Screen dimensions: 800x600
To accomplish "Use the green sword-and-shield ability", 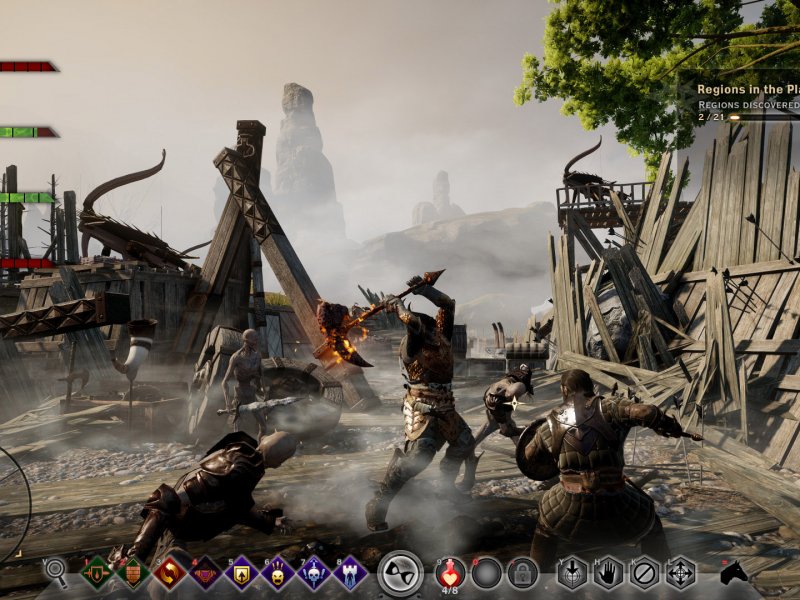I will 97,573.
